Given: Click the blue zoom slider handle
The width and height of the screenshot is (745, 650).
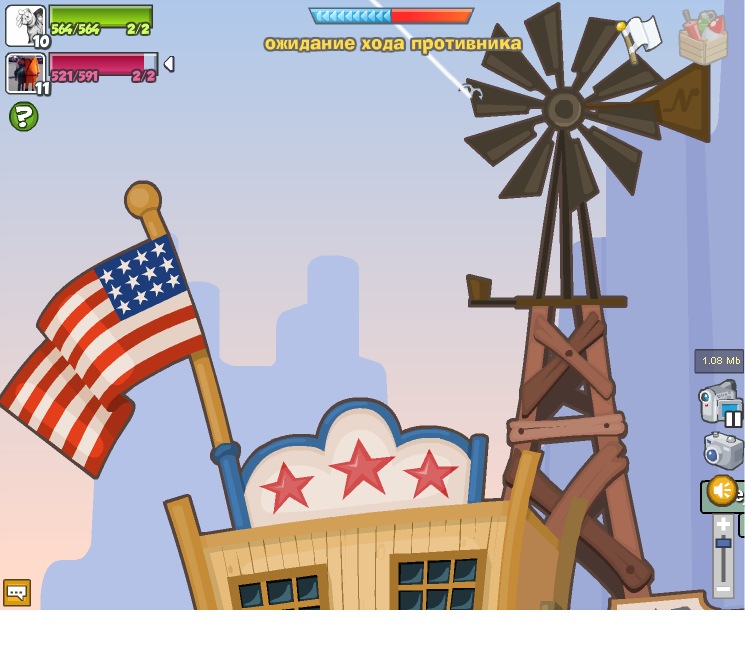Looking at the screenshot, I should [x=723, y=543].
